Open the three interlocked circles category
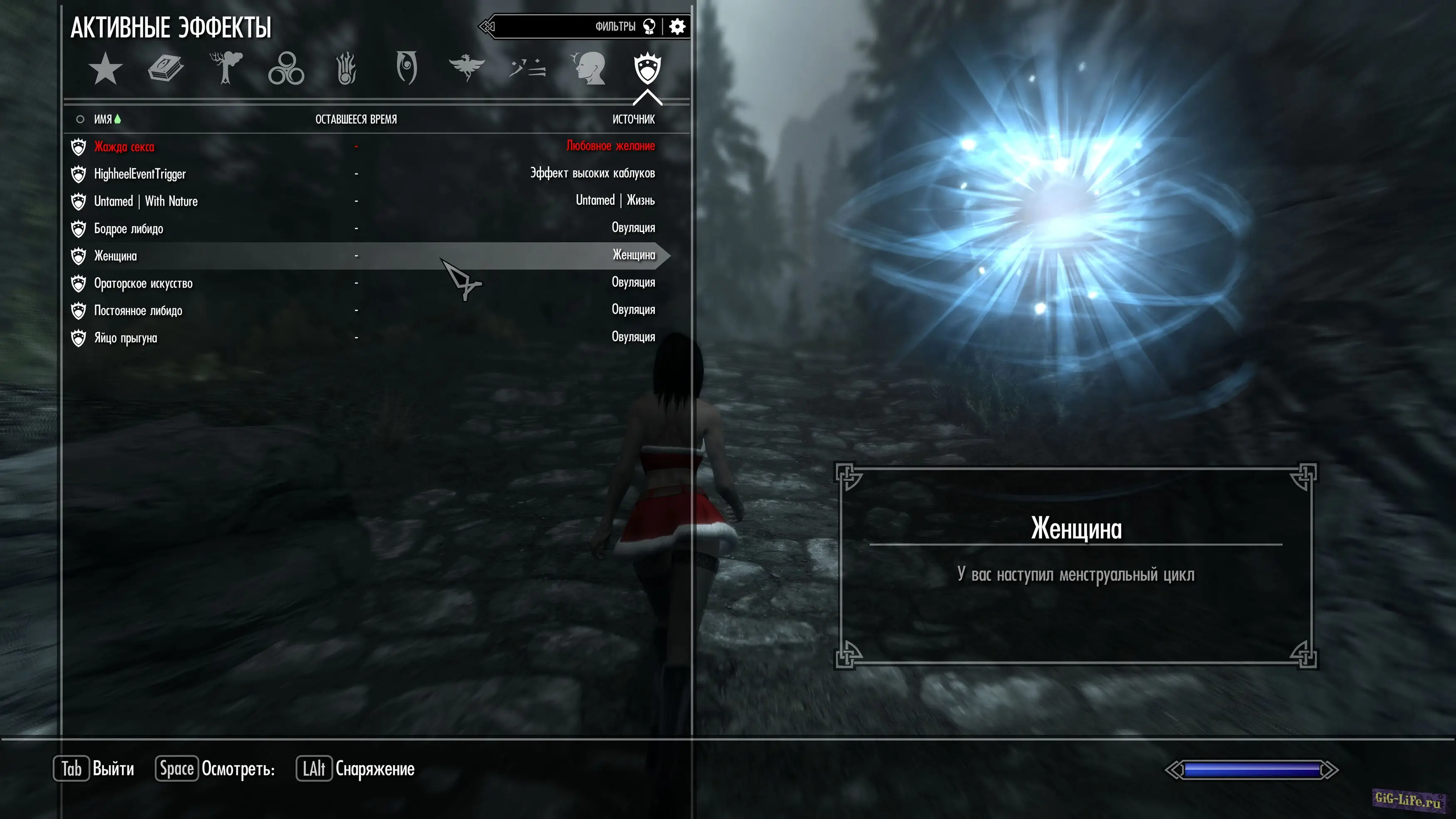The image size is (1456, 819). [286, 69]
